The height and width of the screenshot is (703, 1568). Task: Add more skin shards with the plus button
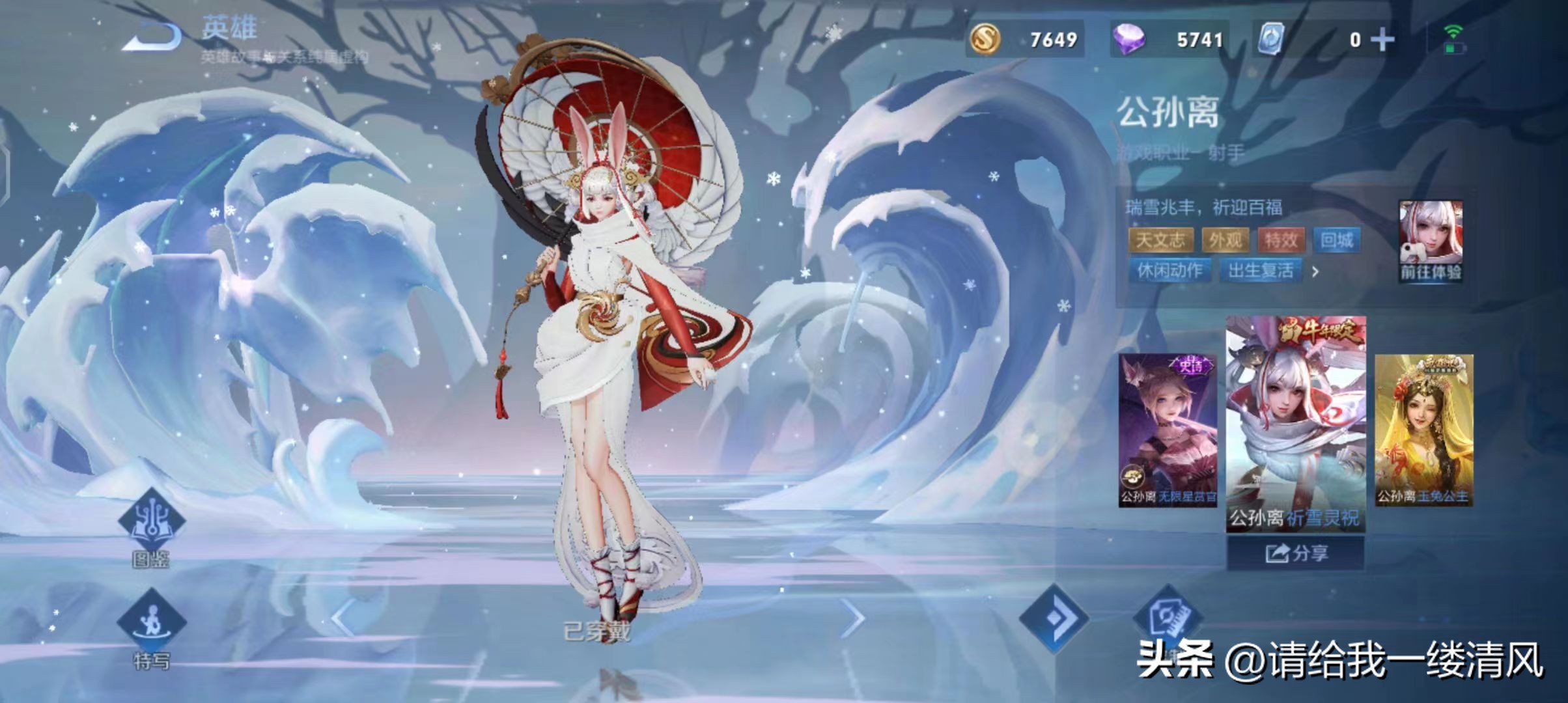[x=1382, y=40]
